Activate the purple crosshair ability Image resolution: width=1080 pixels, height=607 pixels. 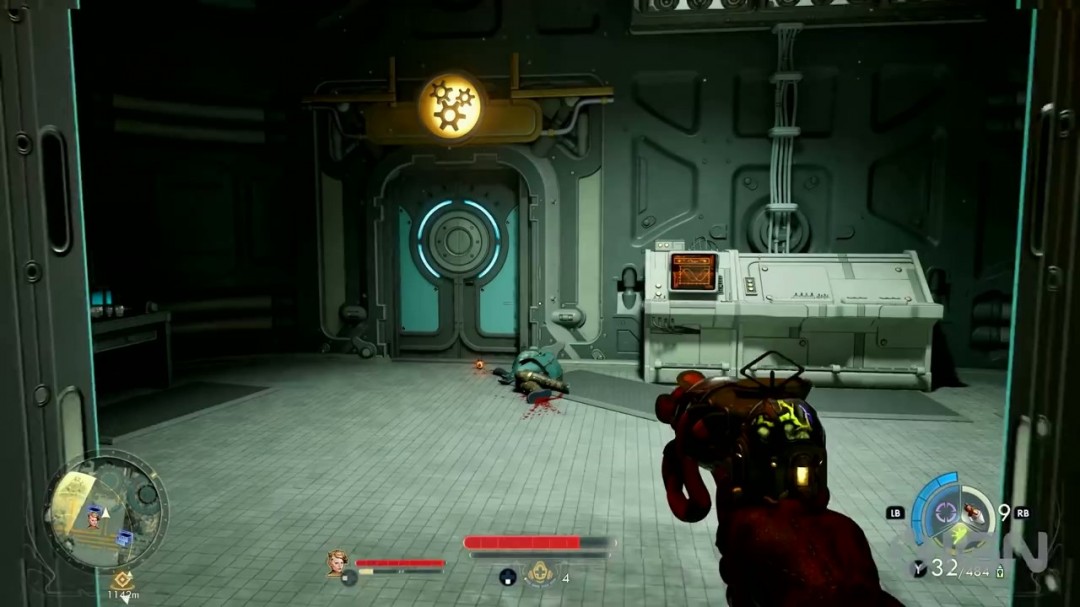pos(944,514)
